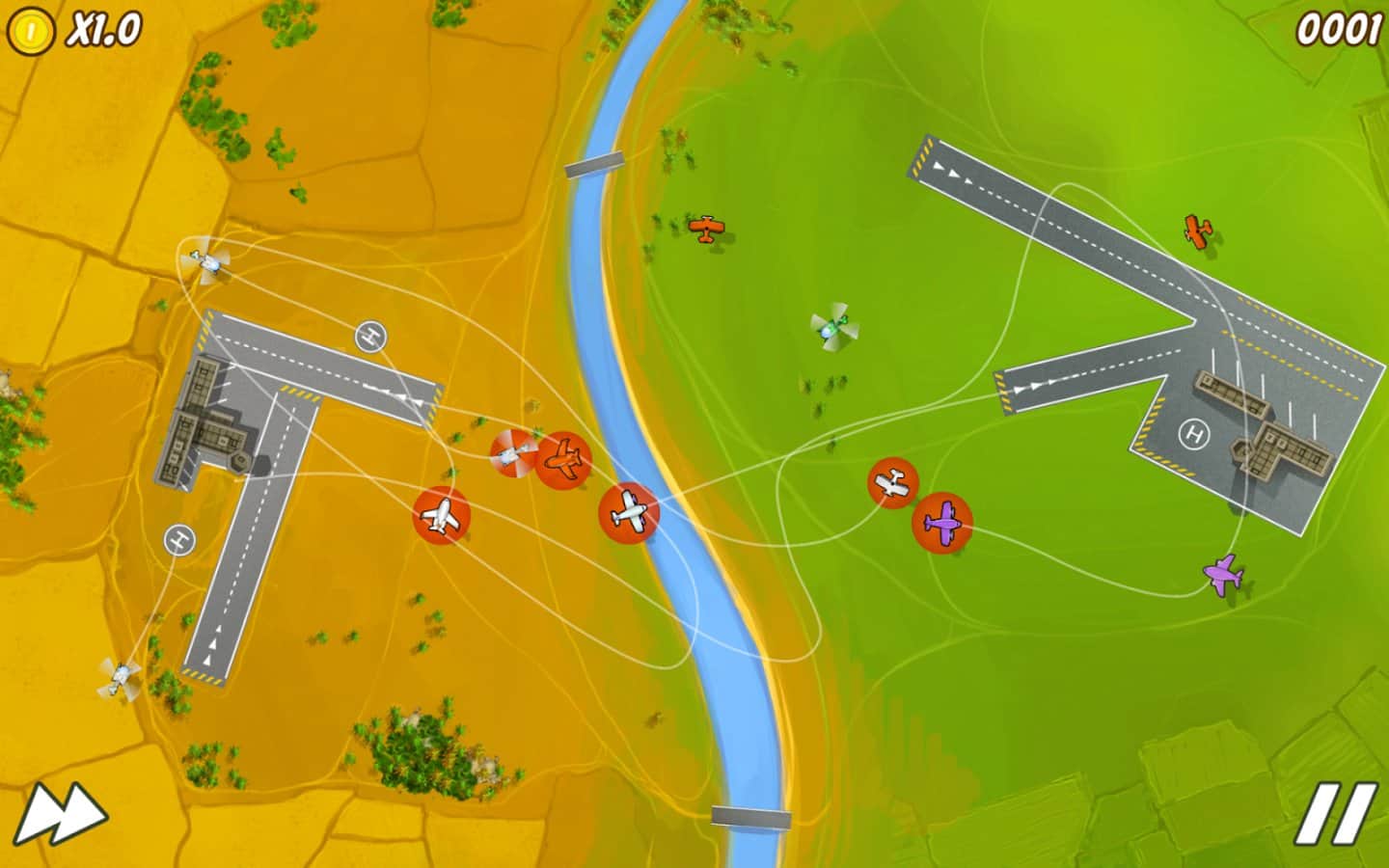Viewport: 1389px width, 868px height.
Task: Select the orange jet inside the red warning circle
Action: (563, 460)
